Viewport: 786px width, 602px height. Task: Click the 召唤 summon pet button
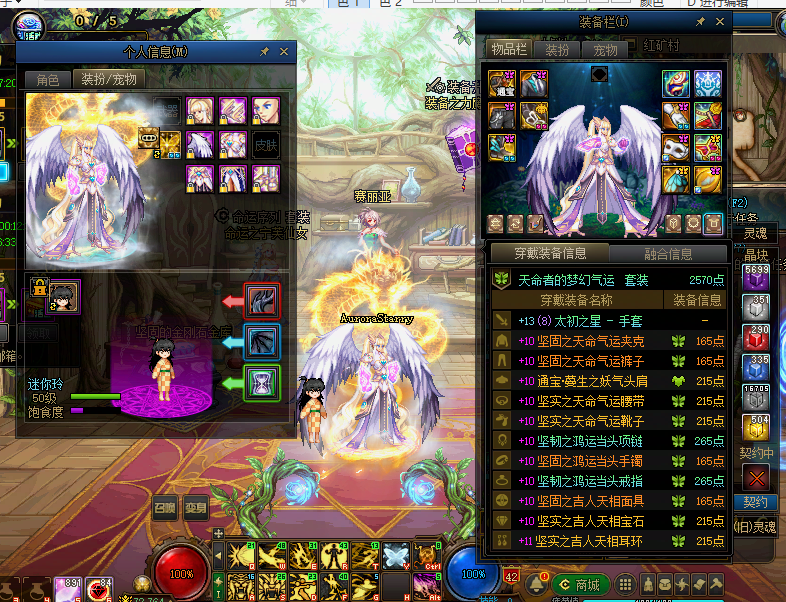(x=164, y=506)
